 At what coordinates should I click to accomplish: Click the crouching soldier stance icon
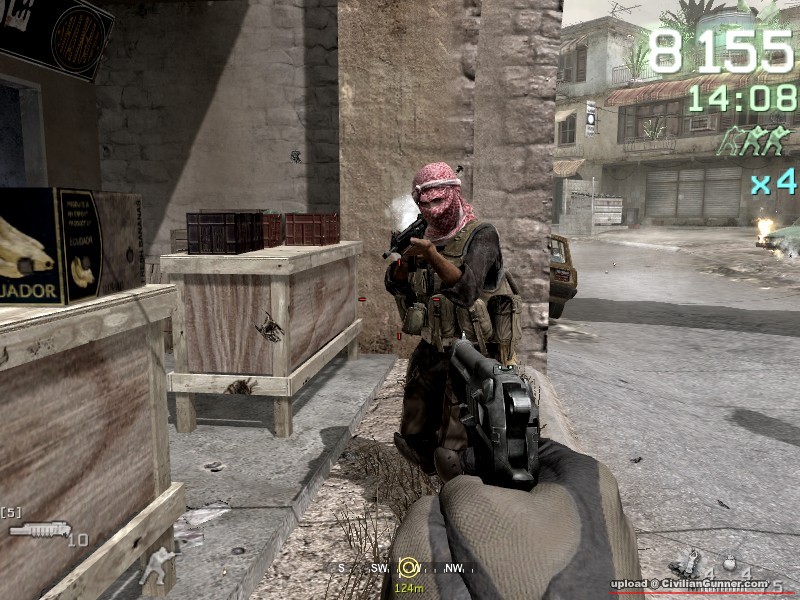[x=158, y=567]
